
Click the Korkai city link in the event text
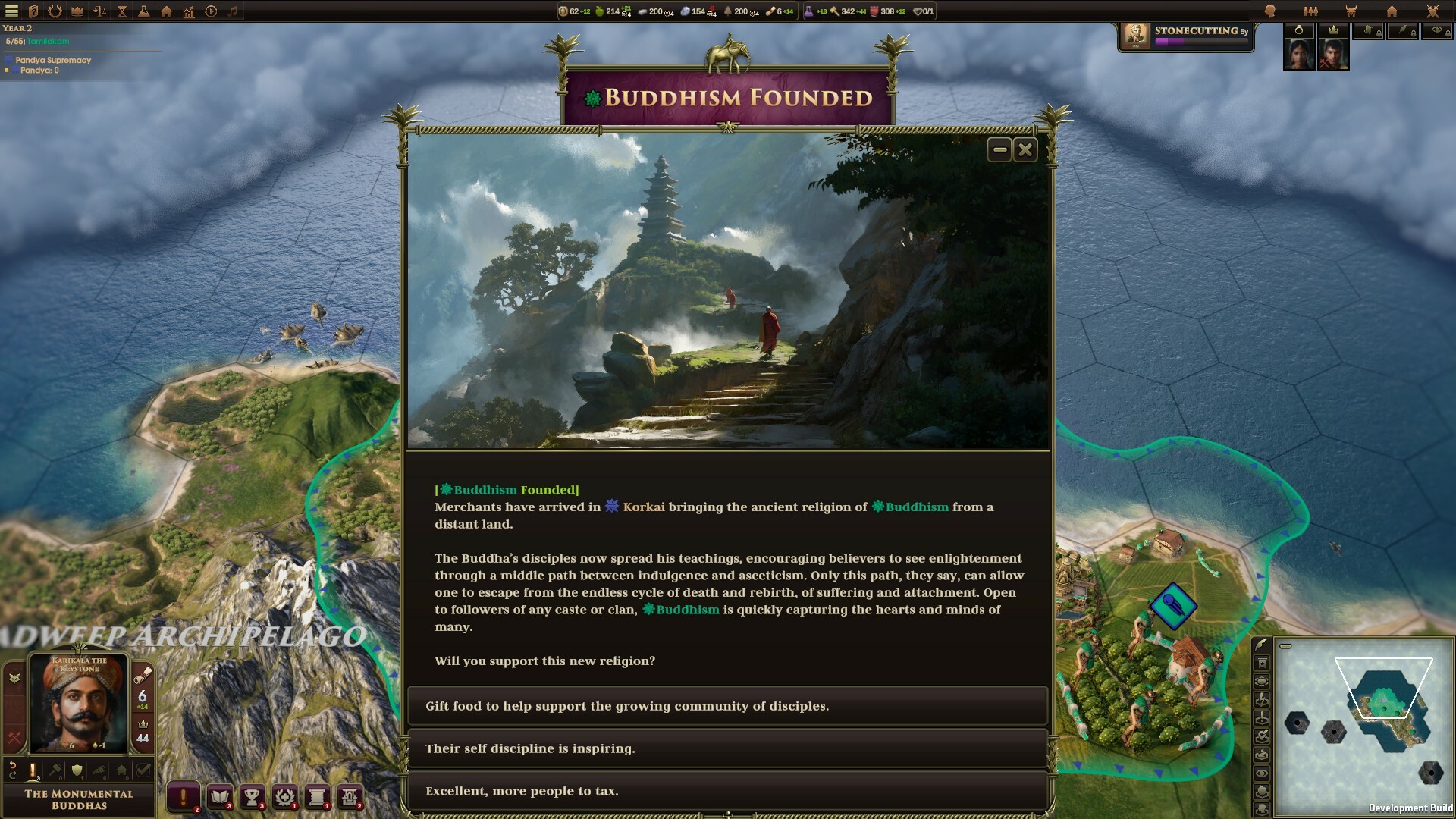pos(642,507)
